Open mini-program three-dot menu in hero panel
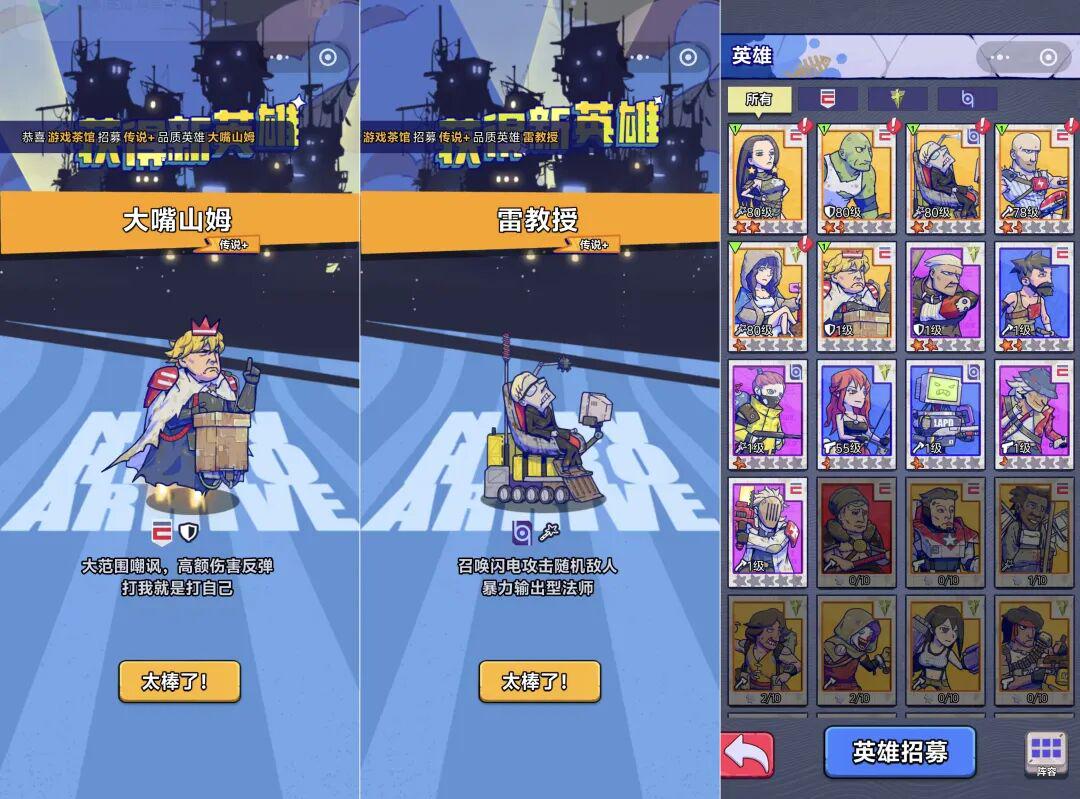 tap(1002, 57)
